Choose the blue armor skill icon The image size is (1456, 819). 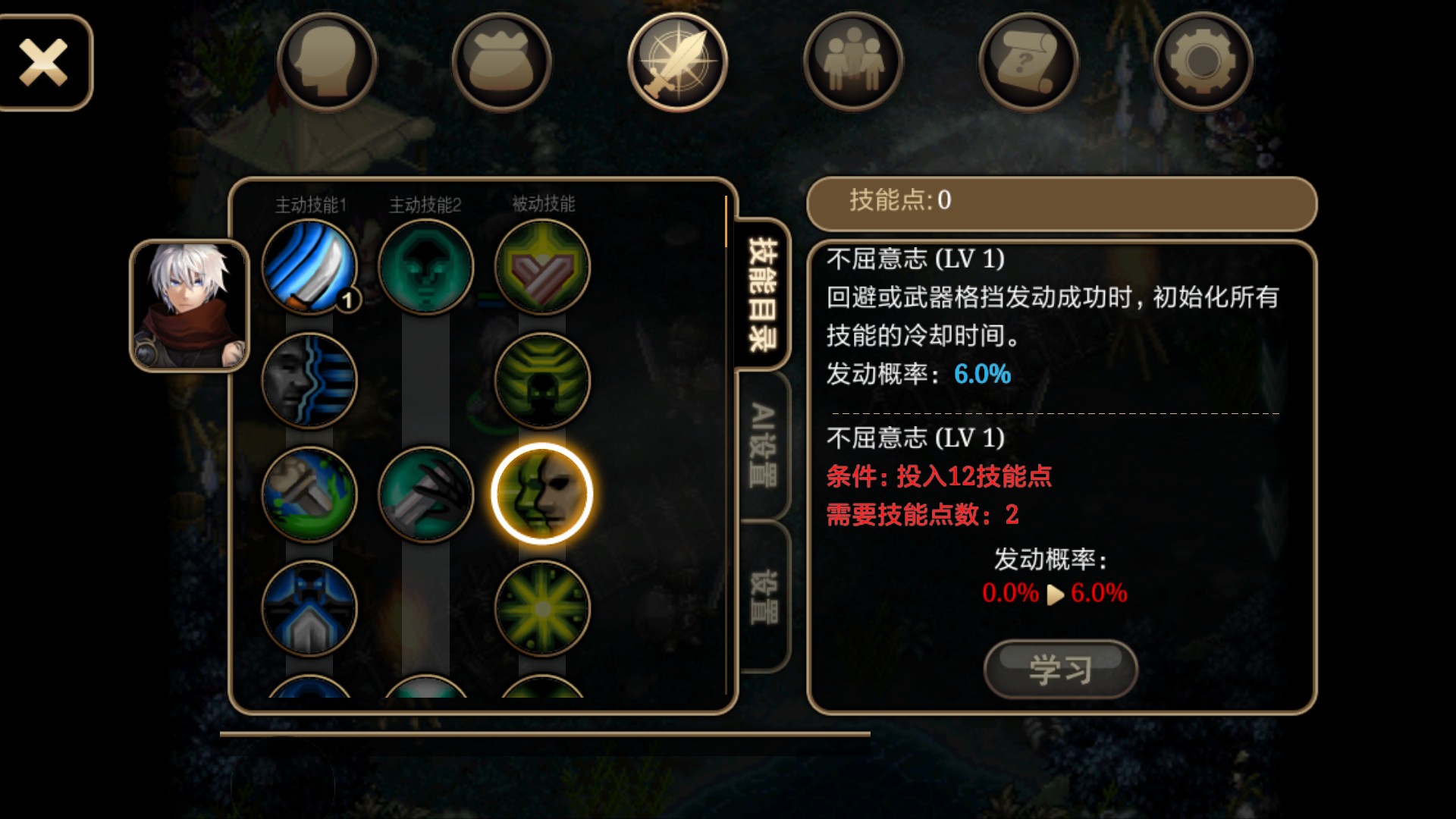309,608
